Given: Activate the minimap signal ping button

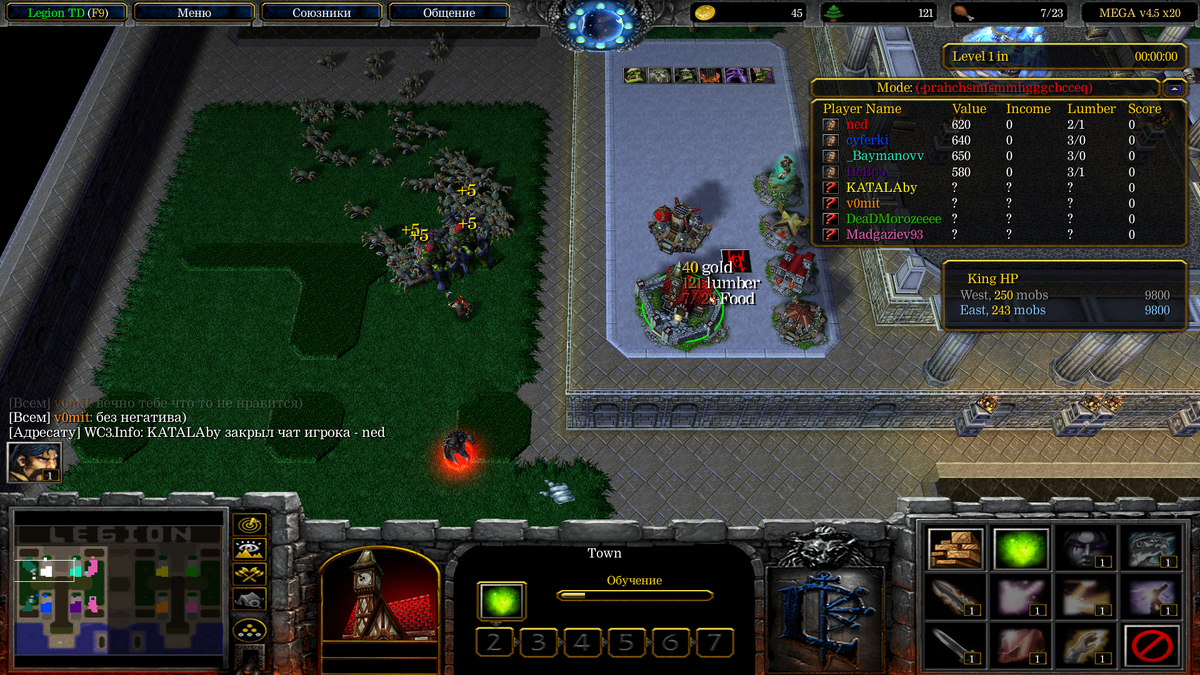Looking at the screenshot, I should pyautogui.click(x=248, y=525).
